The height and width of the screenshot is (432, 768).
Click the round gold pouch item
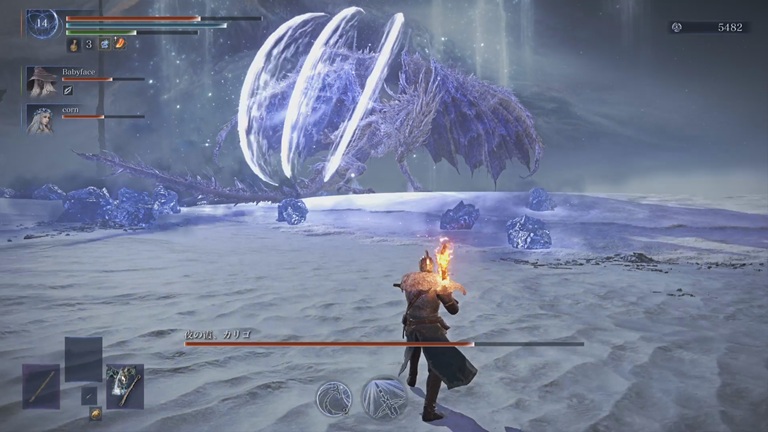tap(95, 413)
